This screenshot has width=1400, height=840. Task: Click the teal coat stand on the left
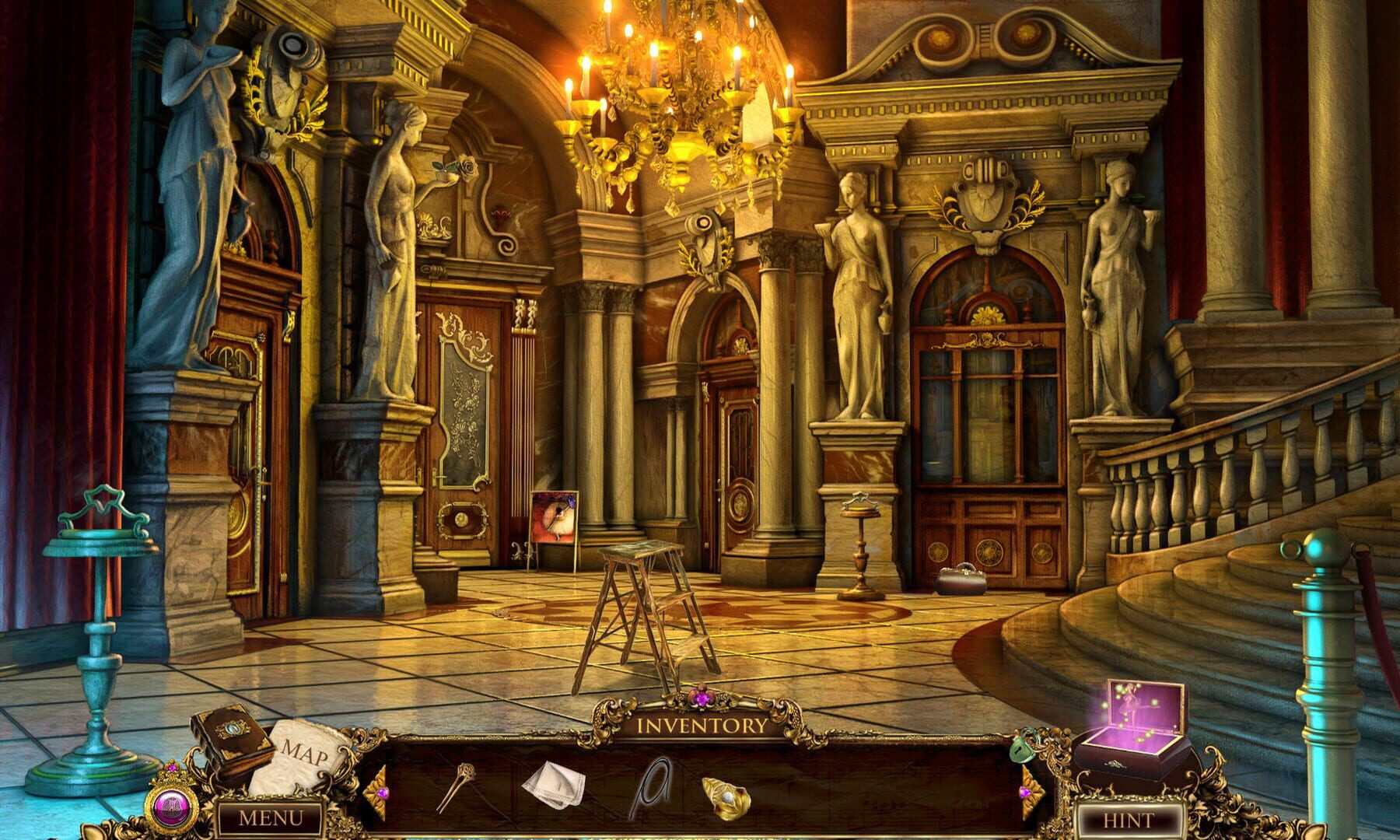pyautogui.click(x=97, y=622)
